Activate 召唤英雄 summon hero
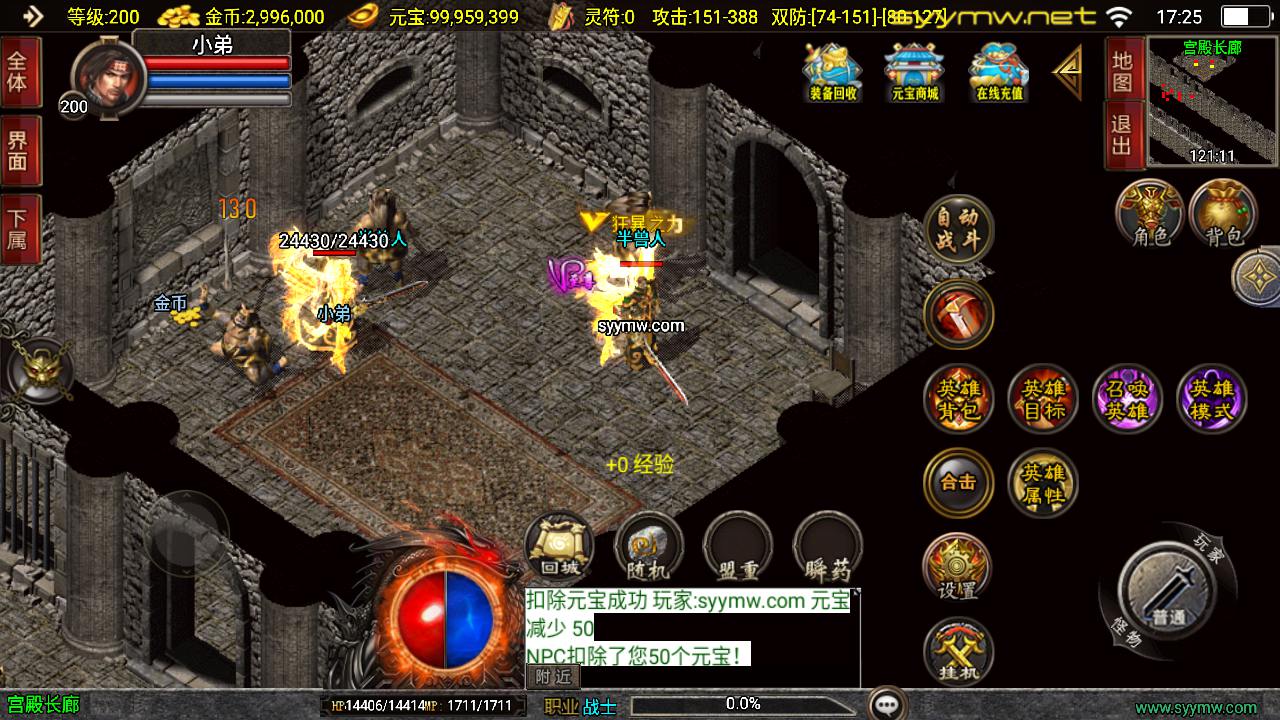Viewport: 1280px width, 720px height. pos(1127,399)
